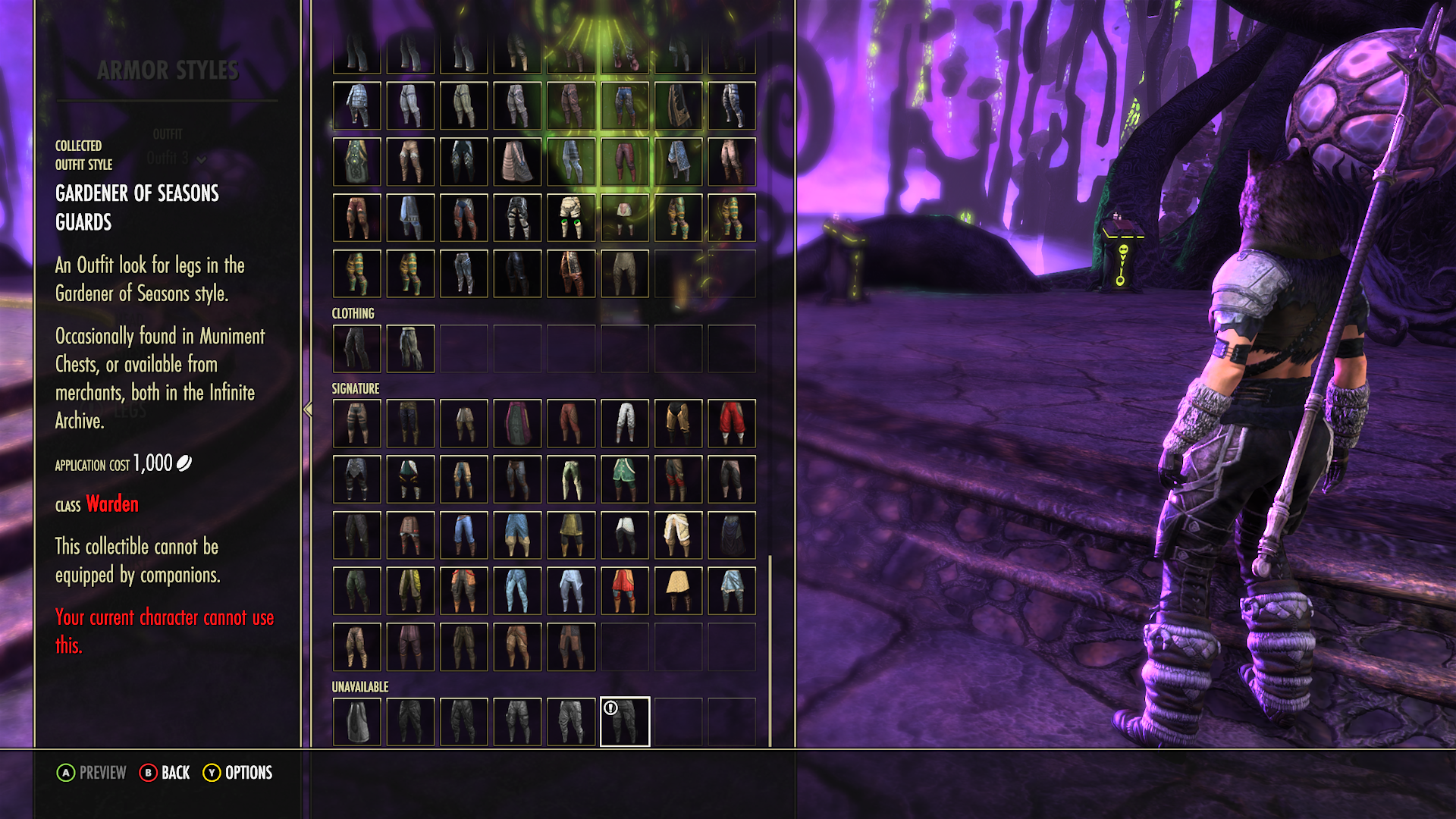The width and height of the screenshot is (1456, 819).
Task: Collapse the left info panel with the chevron
Action: tap(307, 408)
